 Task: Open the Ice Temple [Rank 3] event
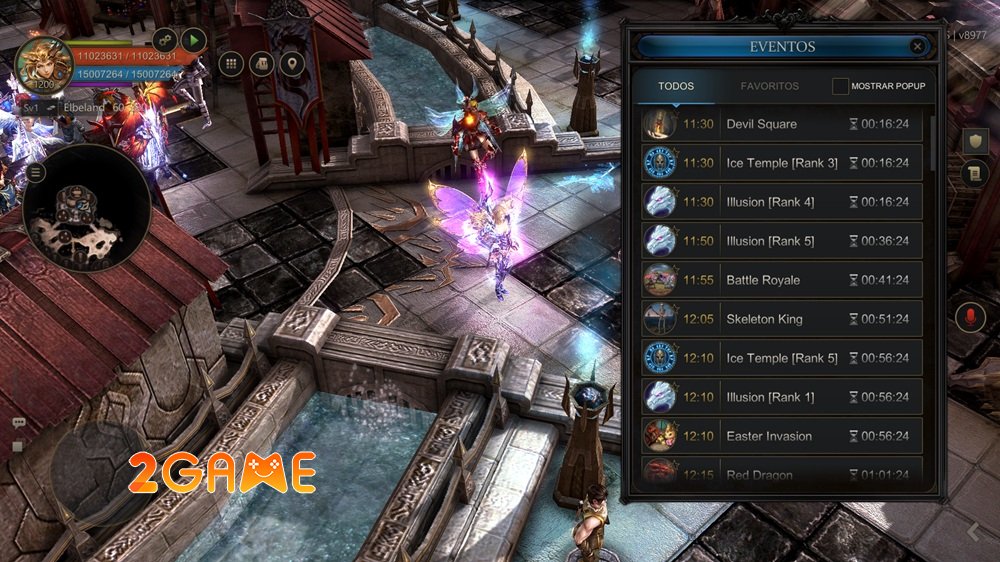(781, 163)
